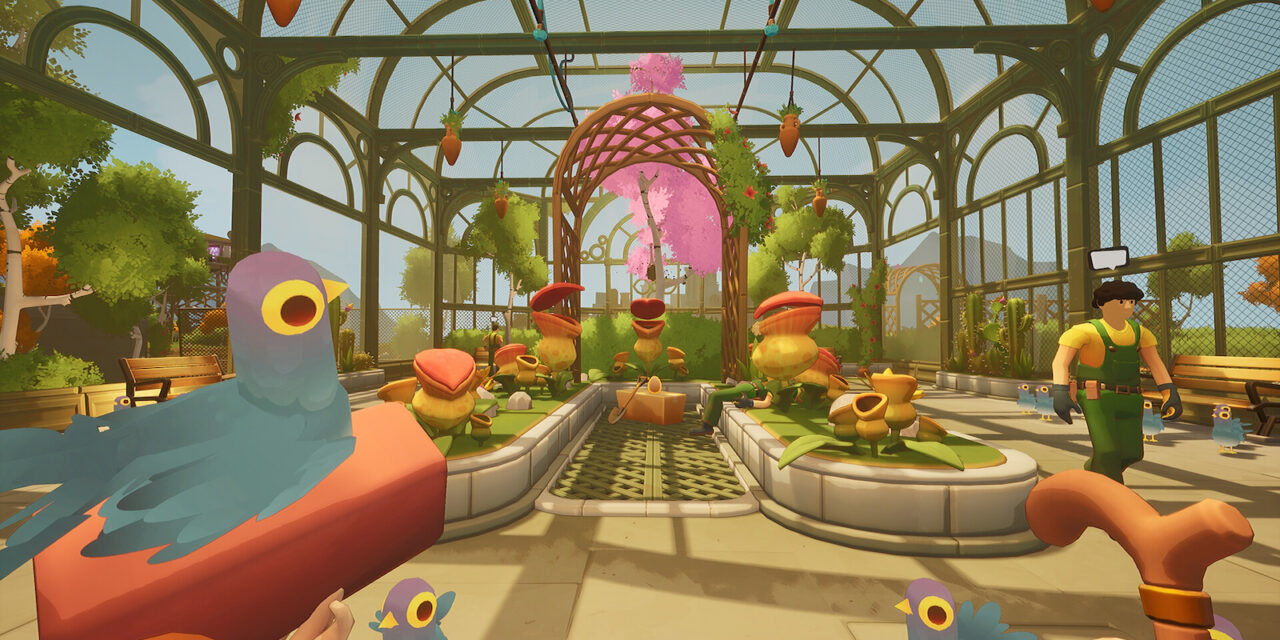The width and height of the screenshot is (1280, 640).
Task: Click the speech bubble above the gardener
Action: (1108, 258)
